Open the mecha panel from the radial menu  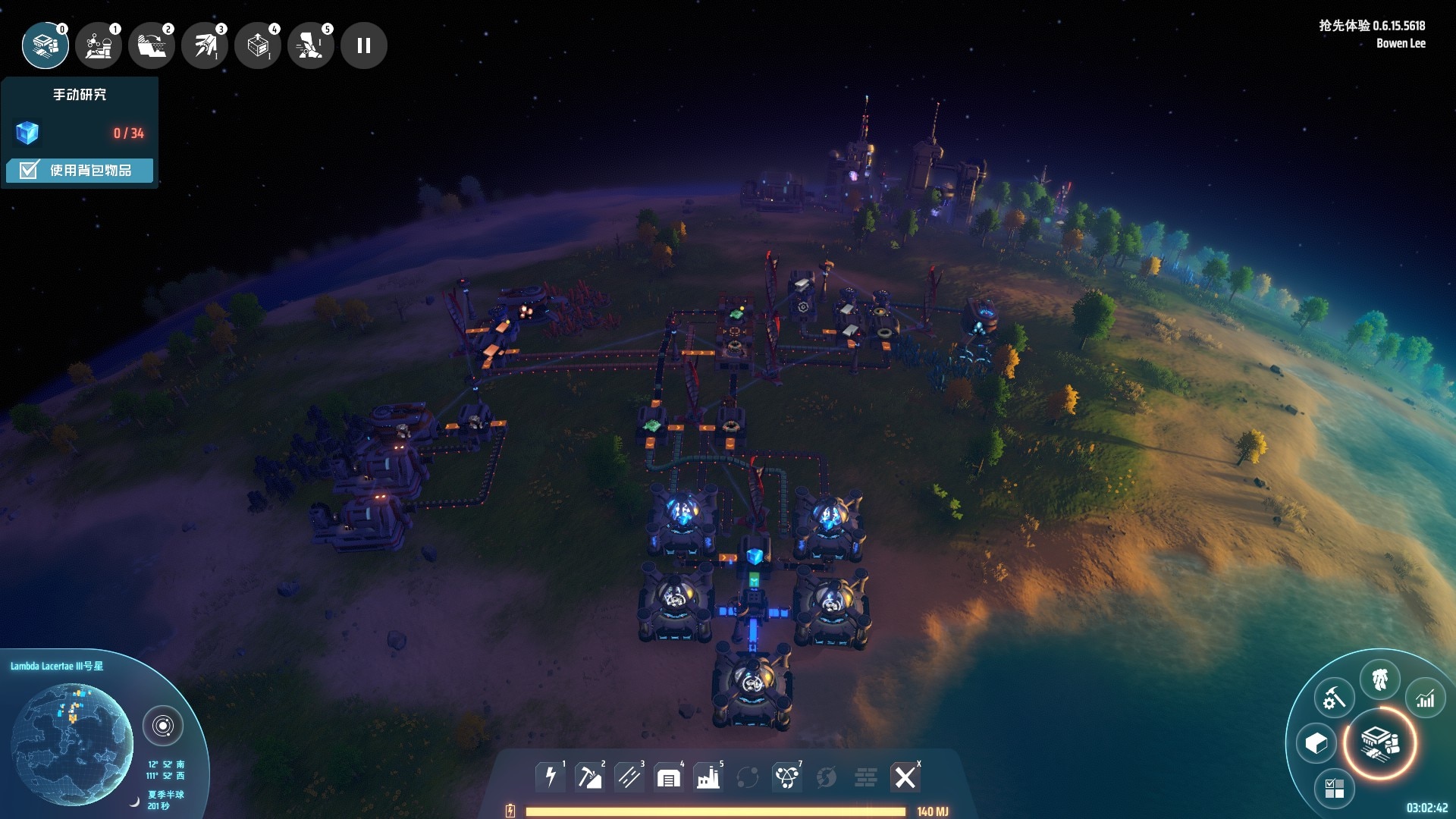click(1379, 679)
